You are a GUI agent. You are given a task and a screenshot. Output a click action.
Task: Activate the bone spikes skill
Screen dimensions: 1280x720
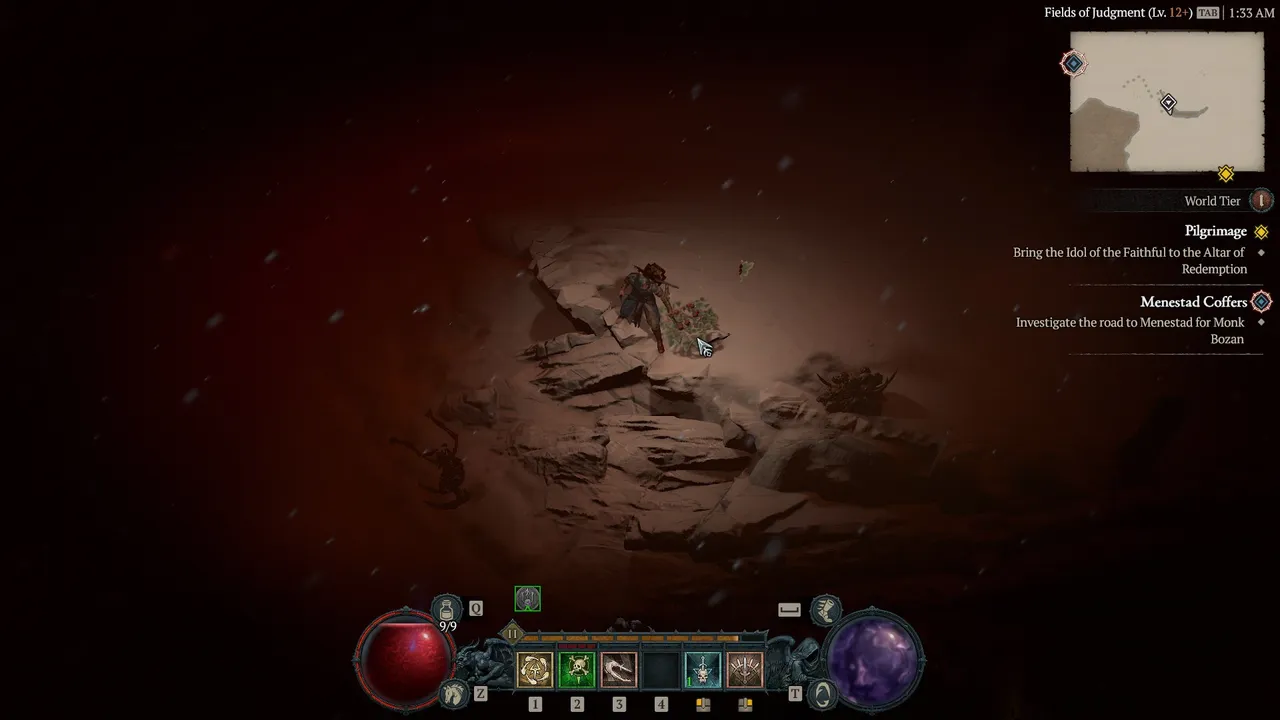(745, 670)
